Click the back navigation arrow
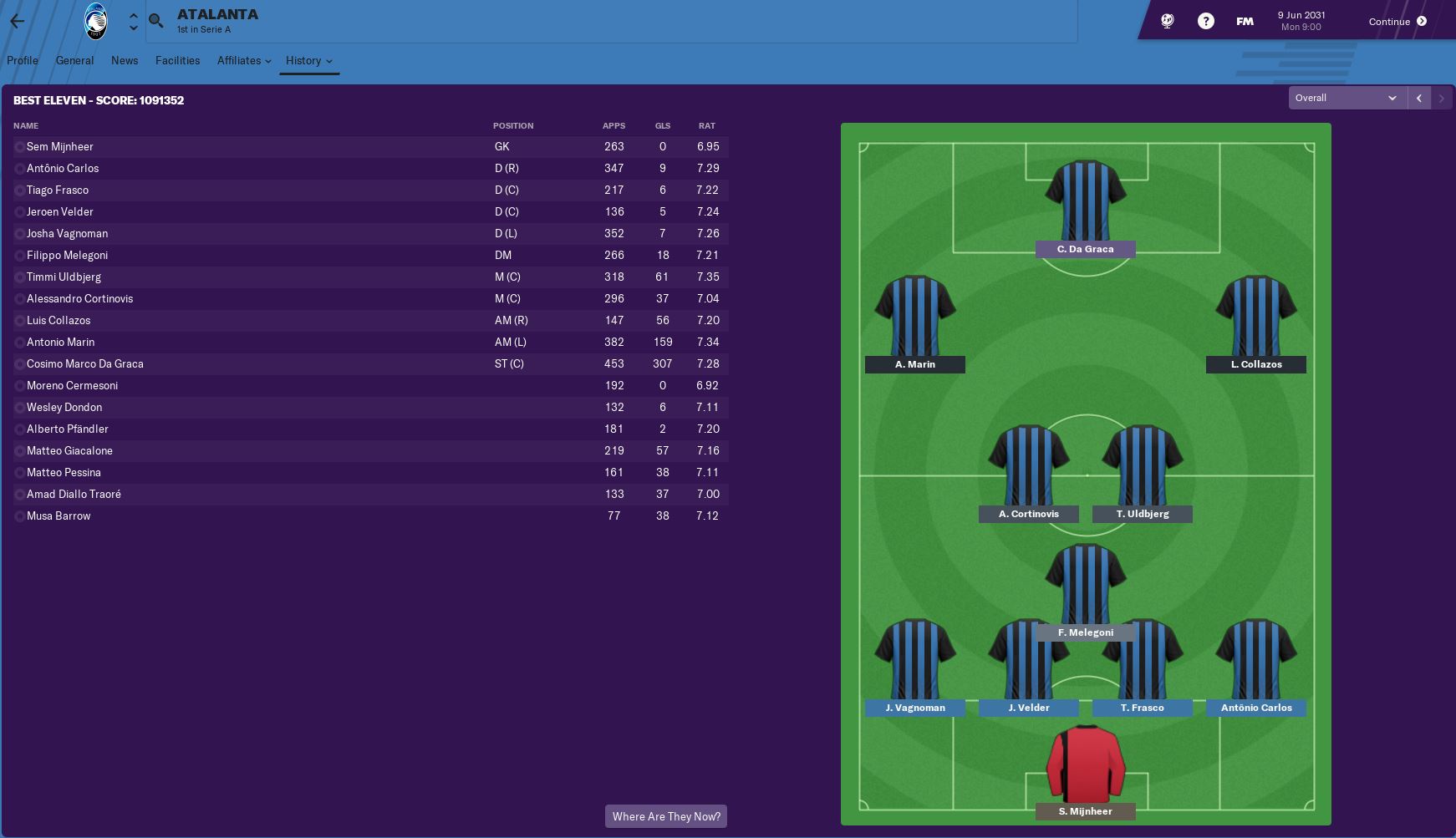The width and height of the screenshot is (1456, 838). (x=18, y=21)
